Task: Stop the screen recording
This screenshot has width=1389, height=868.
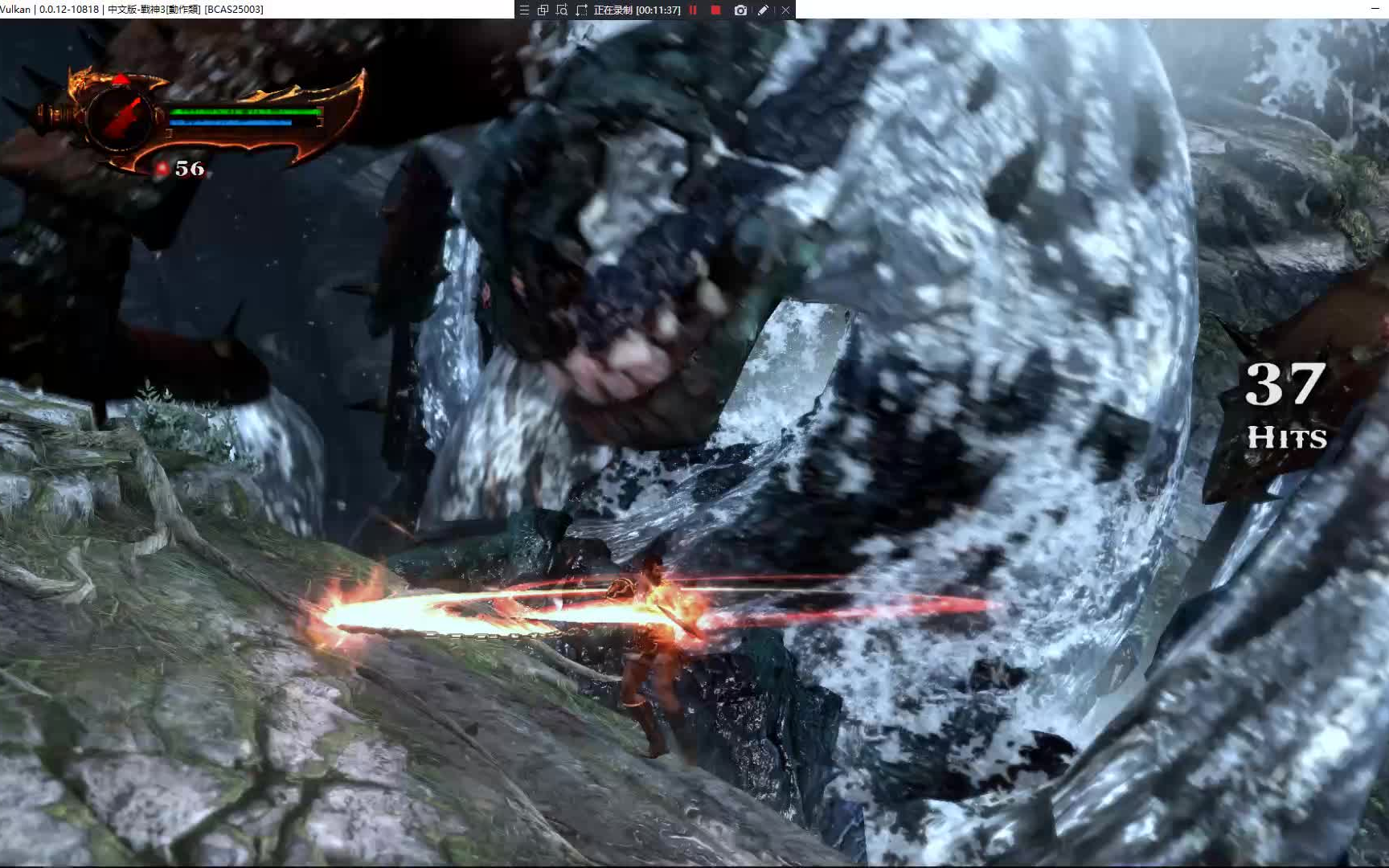Action: tap(715, 10)
